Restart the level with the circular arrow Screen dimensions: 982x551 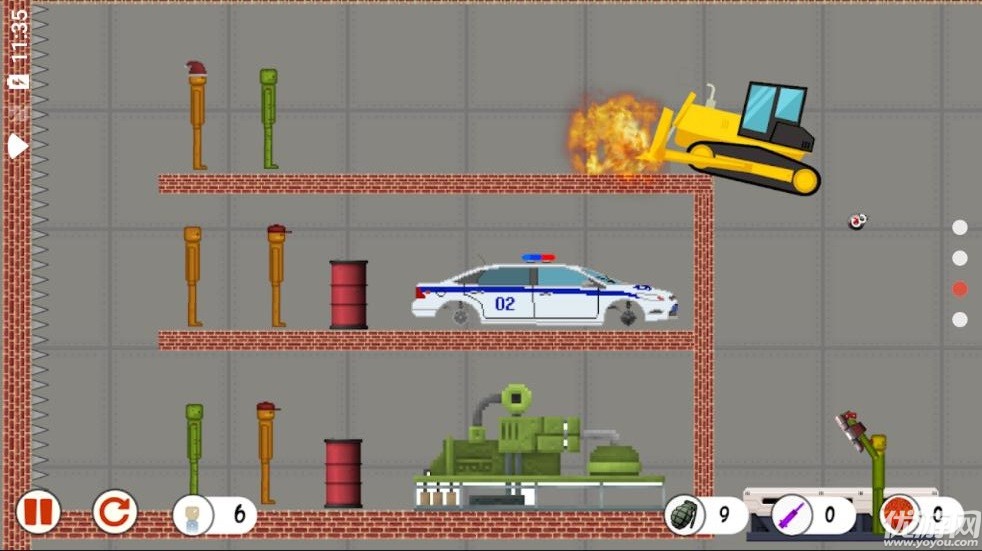coord(115,513)
